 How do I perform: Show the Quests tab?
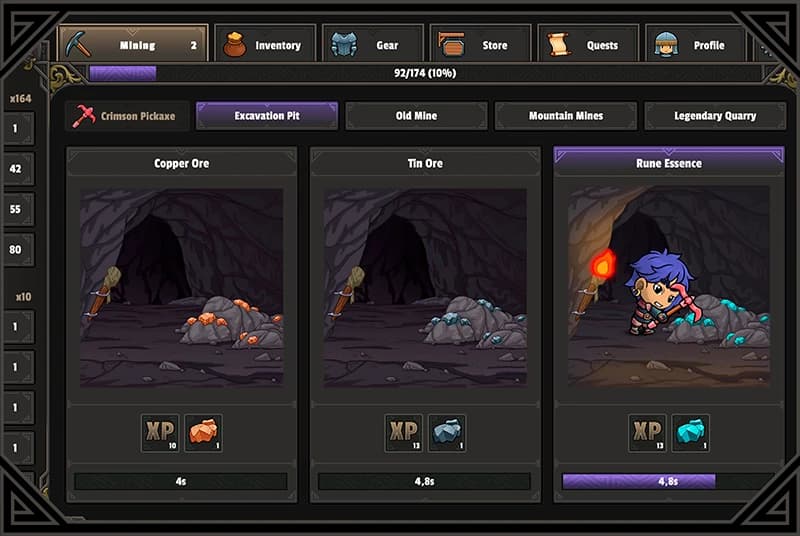click(x=589, y=45)
